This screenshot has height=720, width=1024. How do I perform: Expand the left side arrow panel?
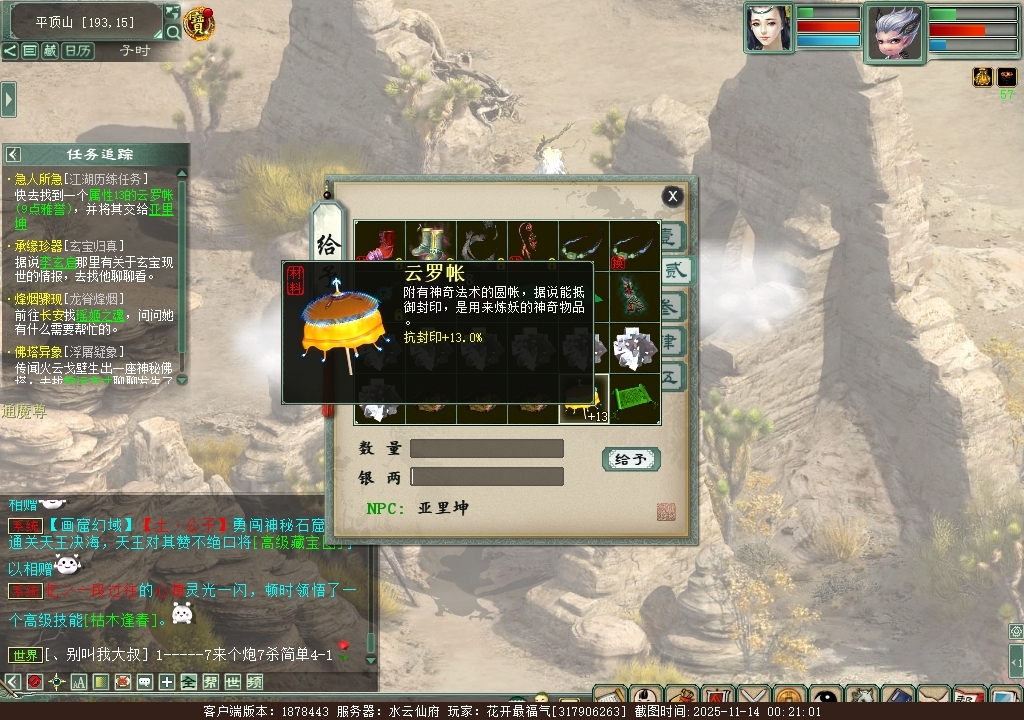pos(8,99)
